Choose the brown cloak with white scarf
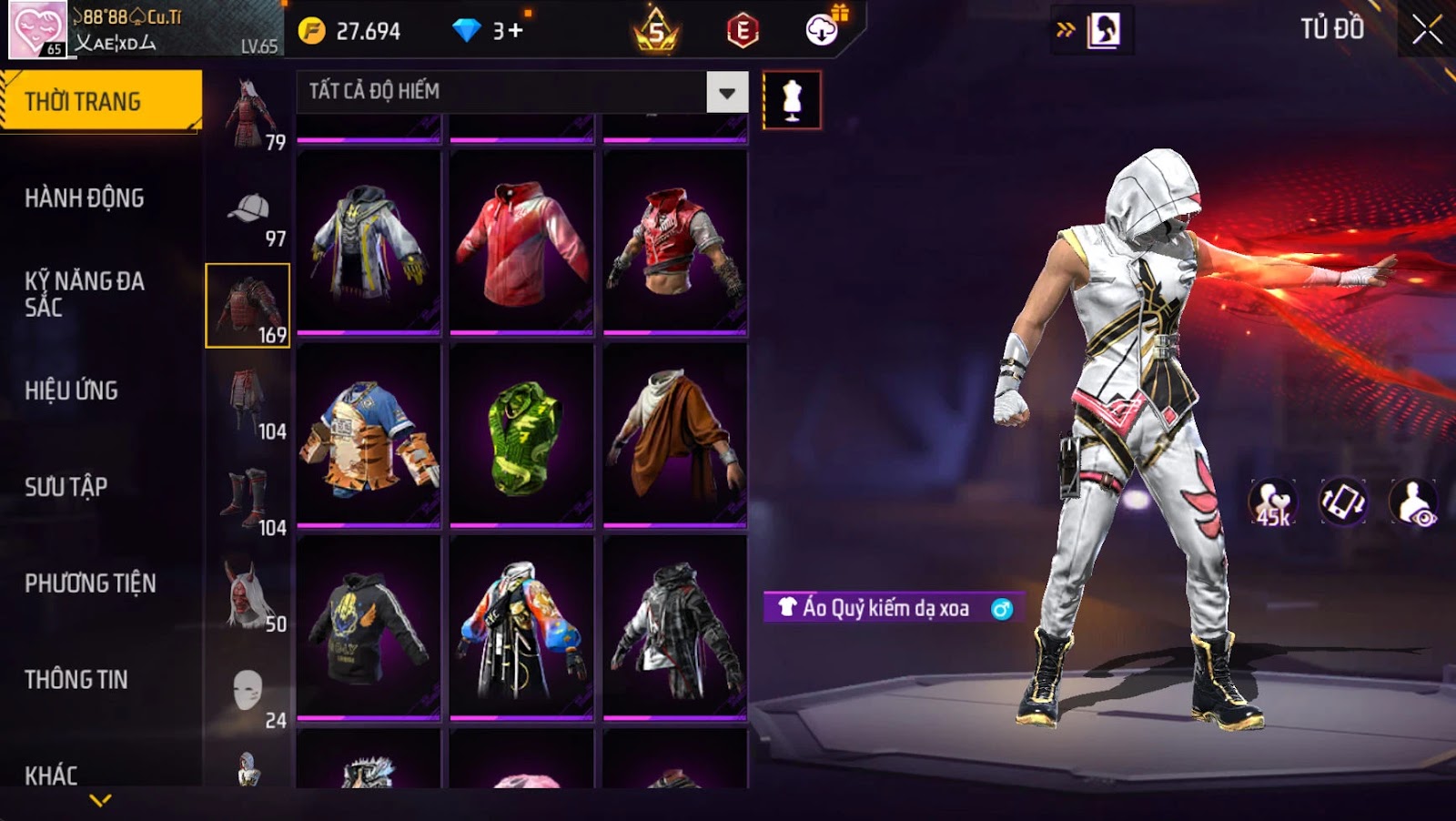Image resolution: width=1456 pixels, height=821 pixels. pyautogui.click(x=674, y=435)
